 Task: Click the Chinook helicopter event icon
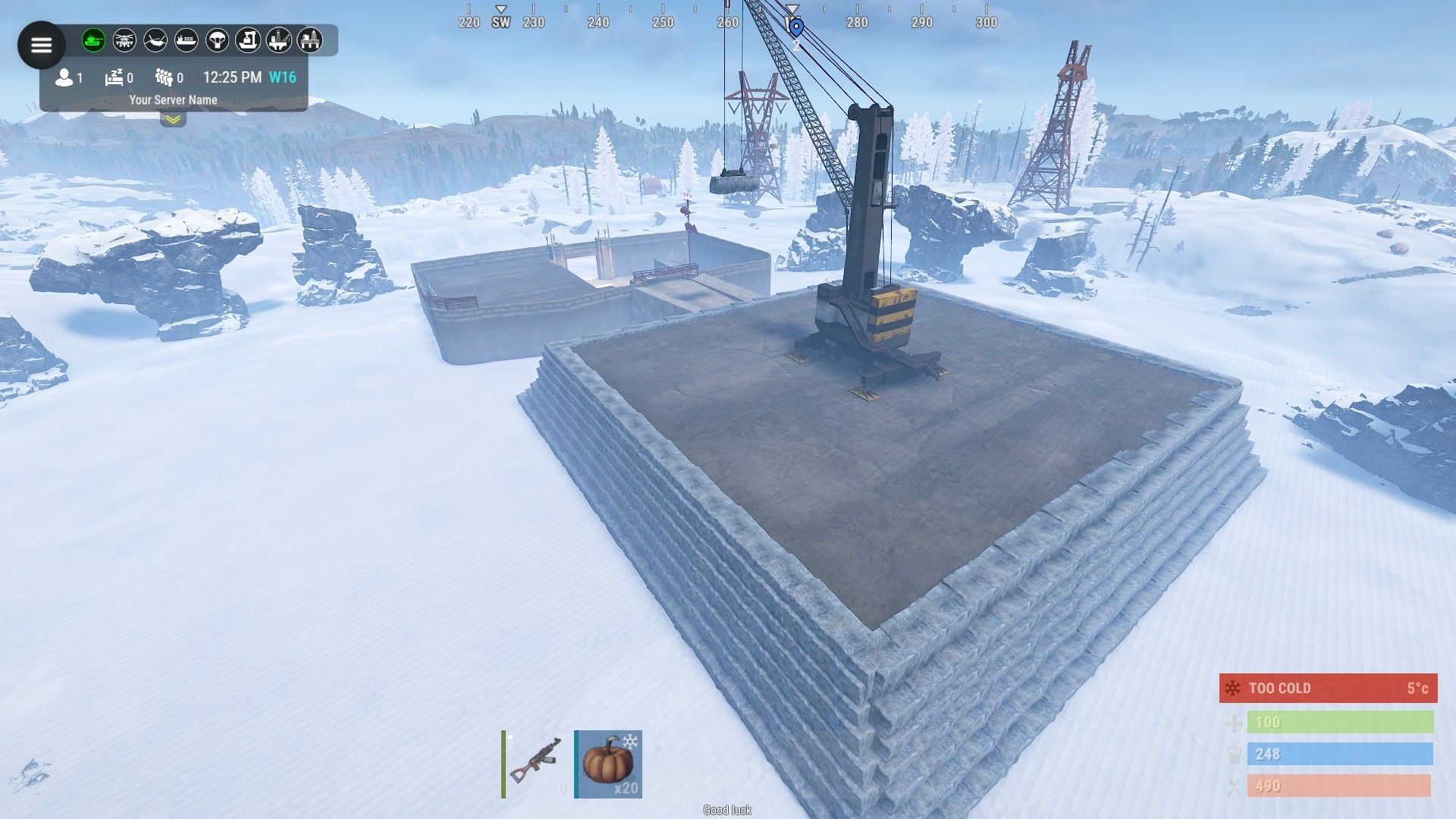coord(155,40)
